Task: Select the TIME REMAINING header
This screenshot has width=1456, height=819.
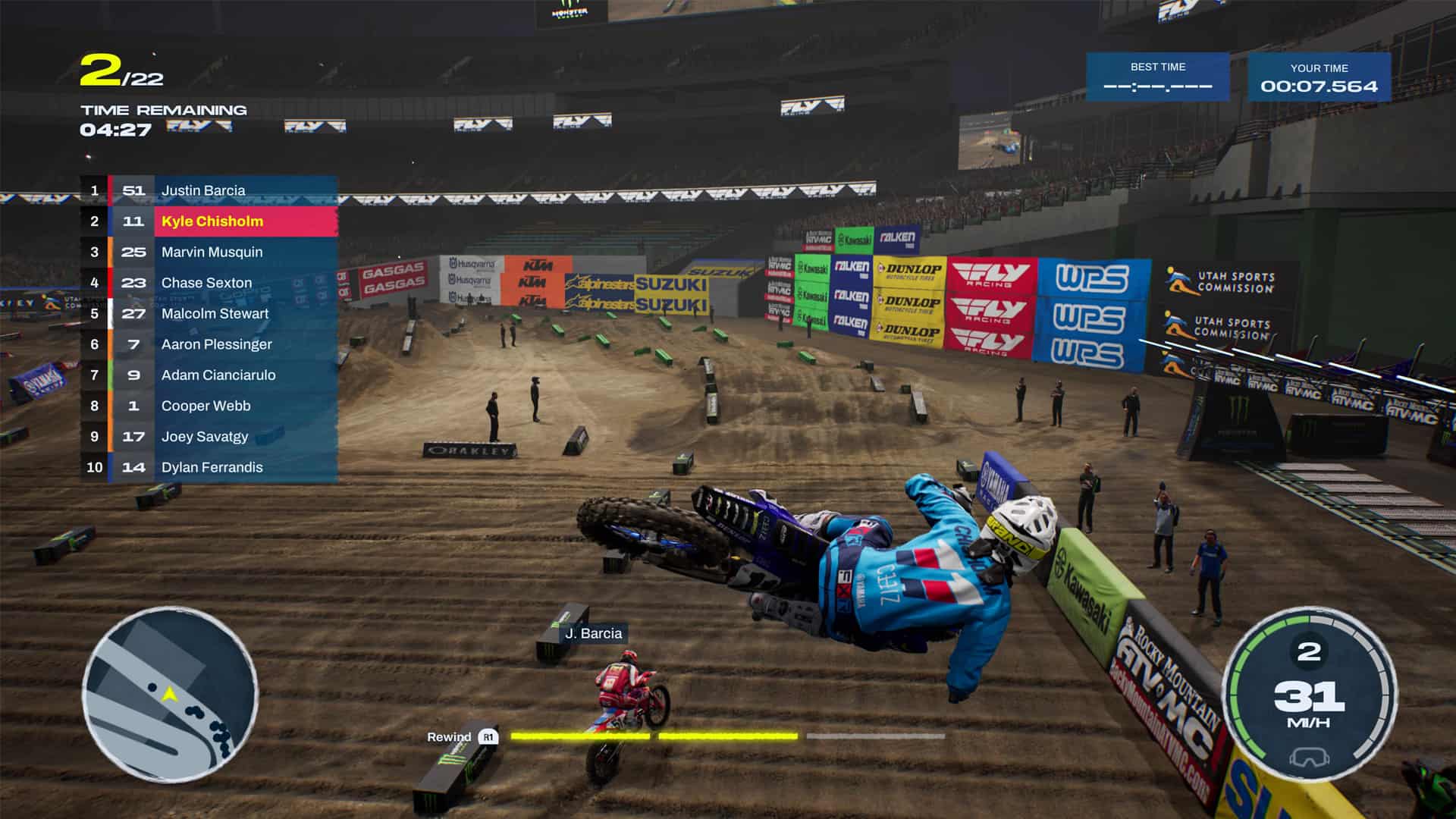Action: click(163, 109)
